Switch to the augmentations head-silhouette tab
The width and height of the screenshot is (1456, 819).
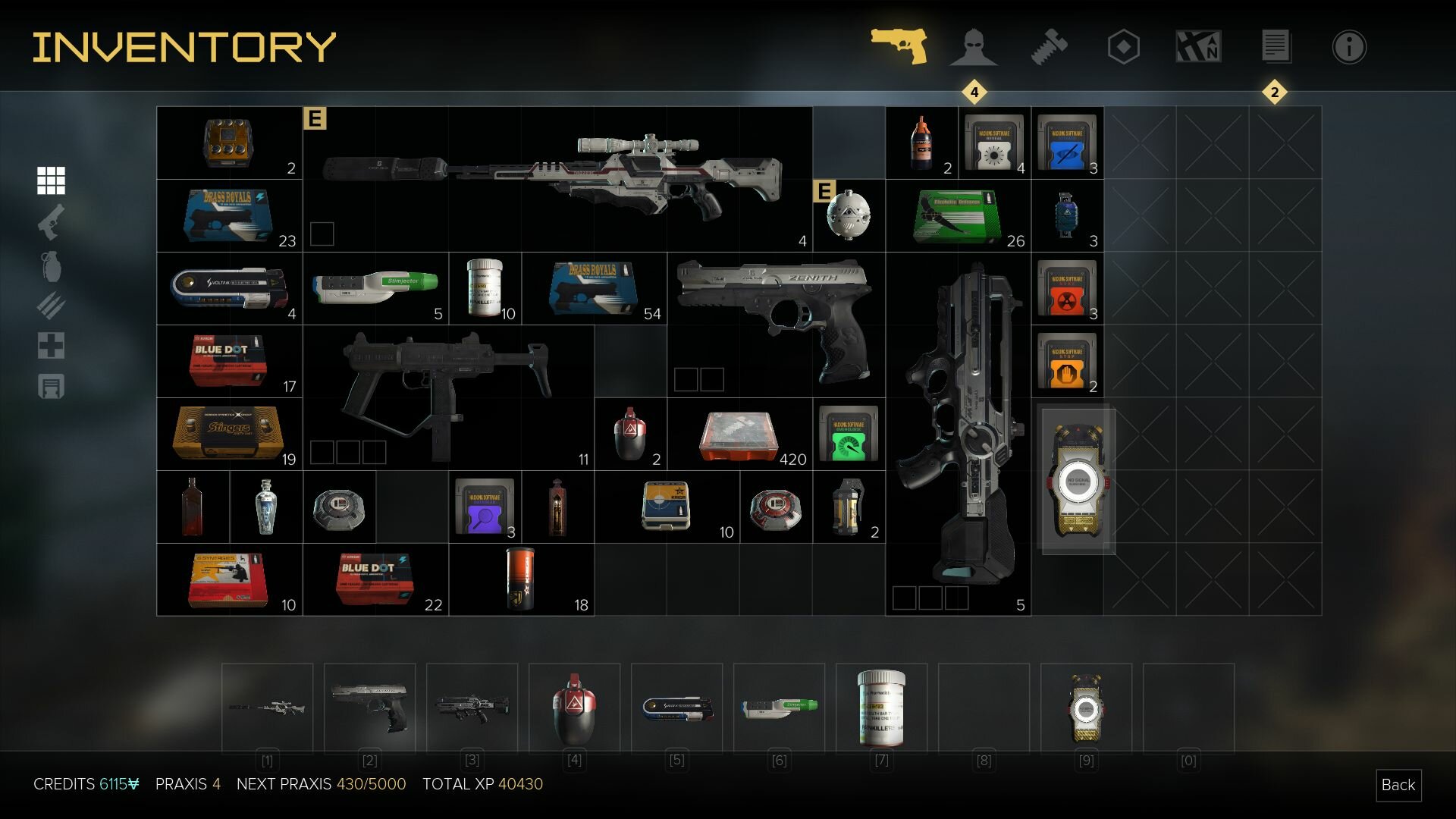[973, 47]
